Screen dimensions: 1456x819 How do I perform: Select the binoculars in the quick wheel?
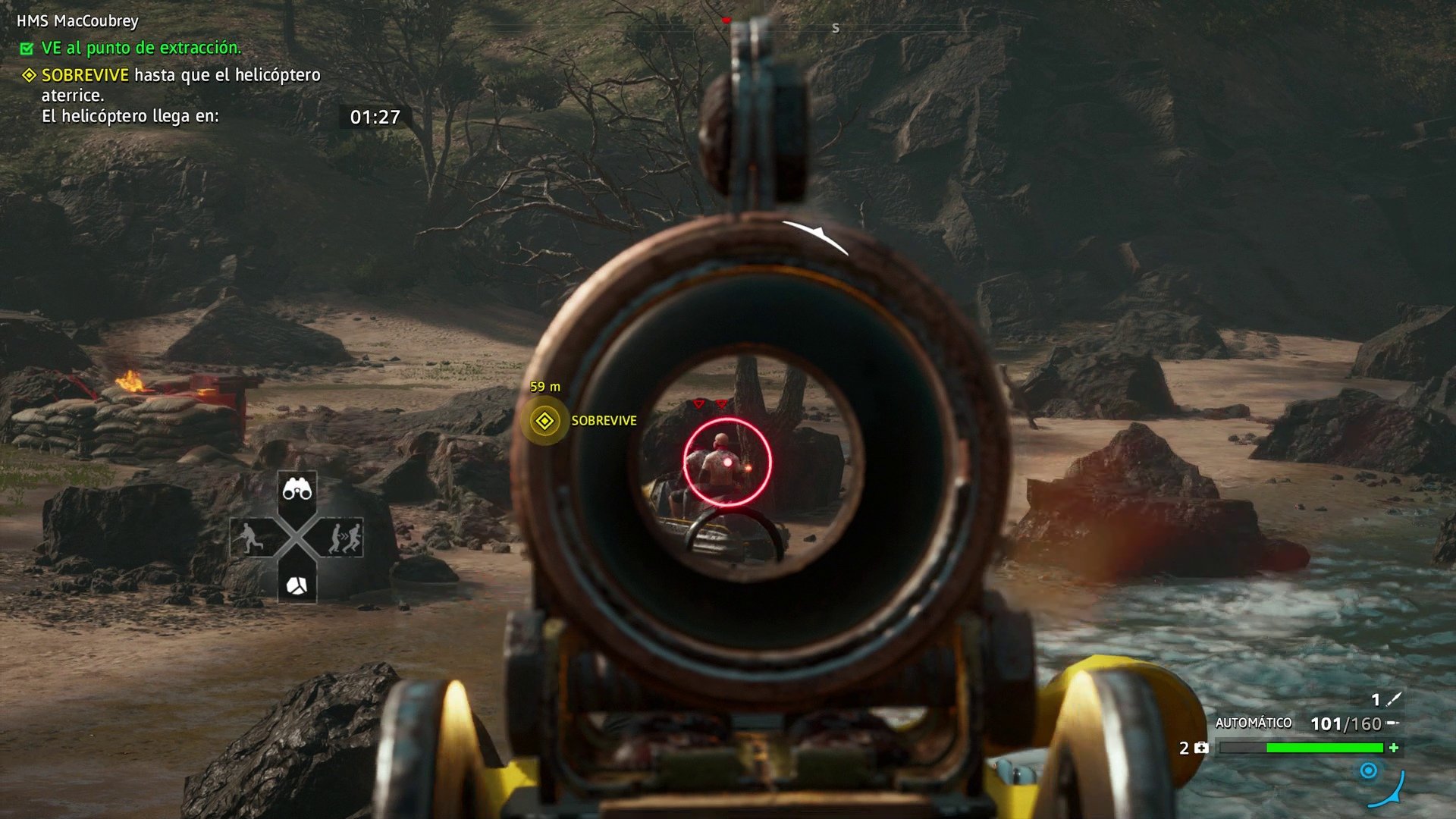click(x=297, y=491)
